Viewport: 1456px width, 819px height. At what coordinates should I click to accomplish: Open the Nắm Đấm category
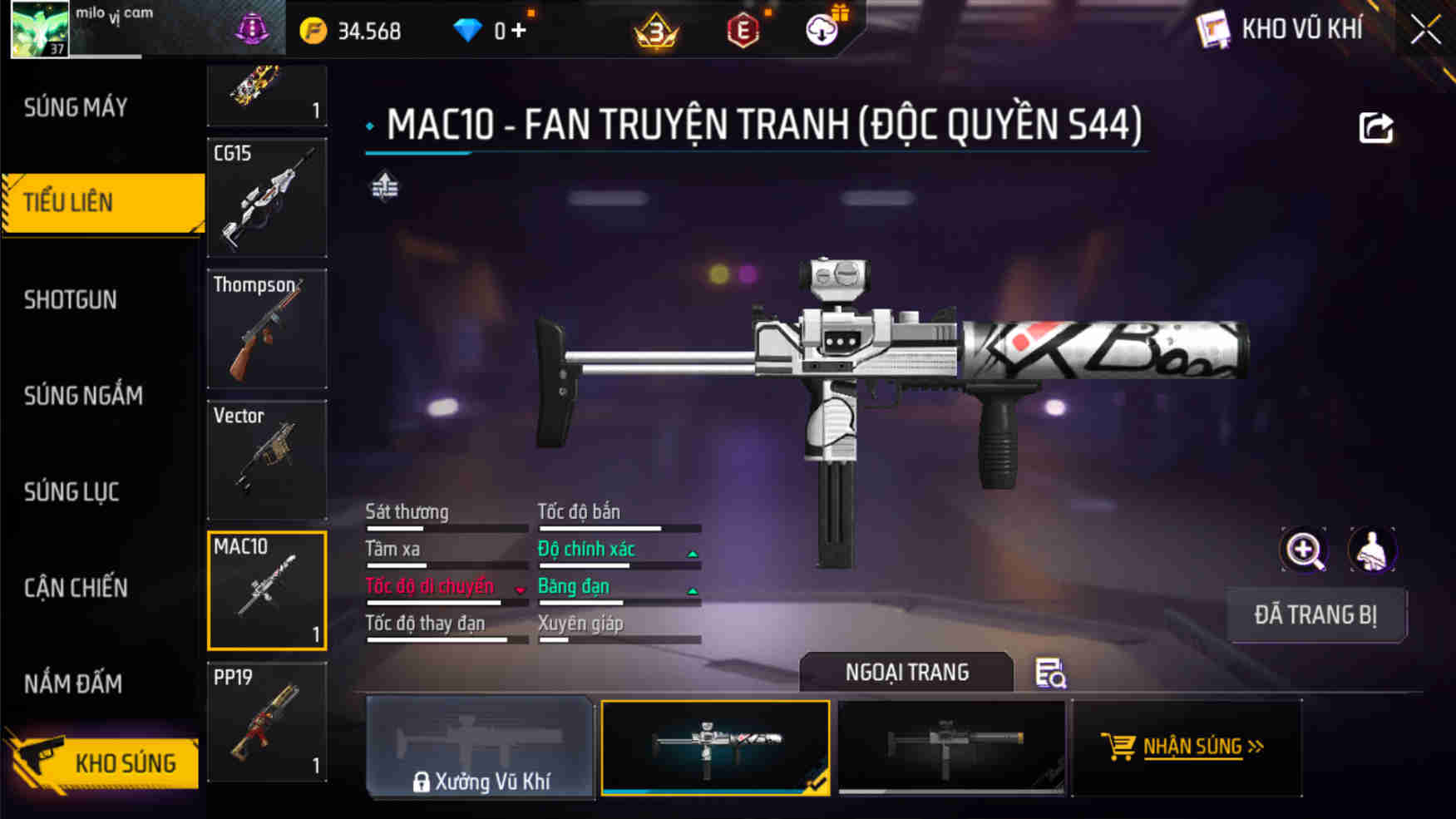pyautogui.click(x=73, y=683)
